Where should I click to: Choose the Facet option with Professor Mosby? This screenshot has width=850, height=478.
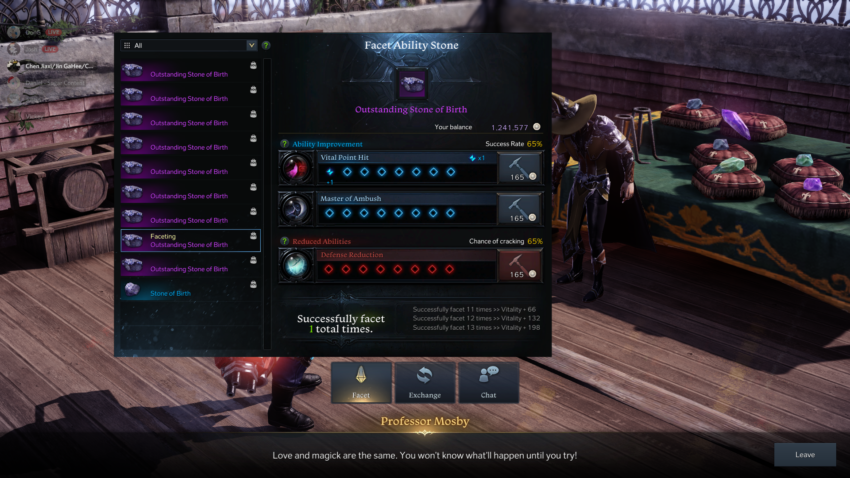(361, 382)
